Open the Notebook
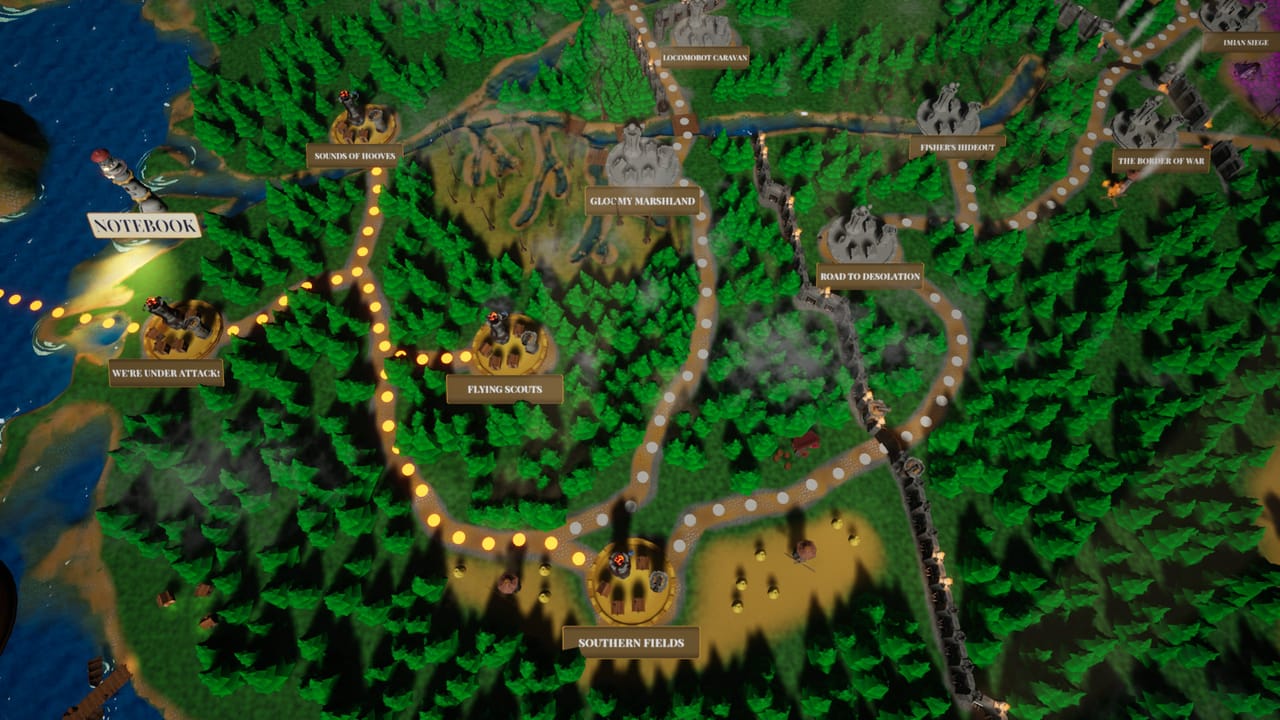This screenshot has width=1280, height=720. click(x=143, y=226)
